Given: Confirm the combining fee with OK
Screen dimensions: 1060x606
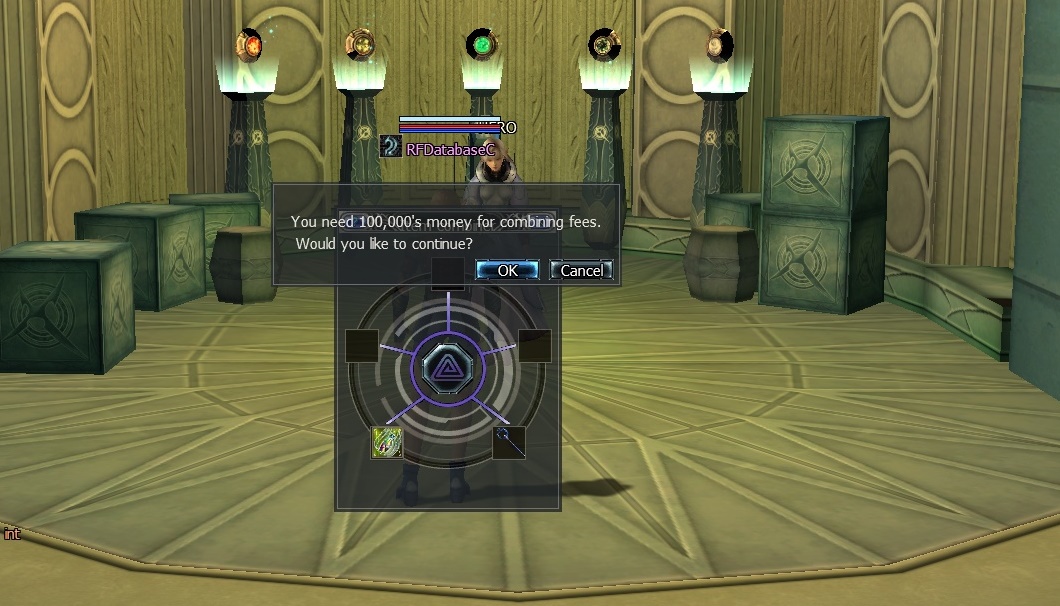Looking at the screenshot, I should [507, 270].
